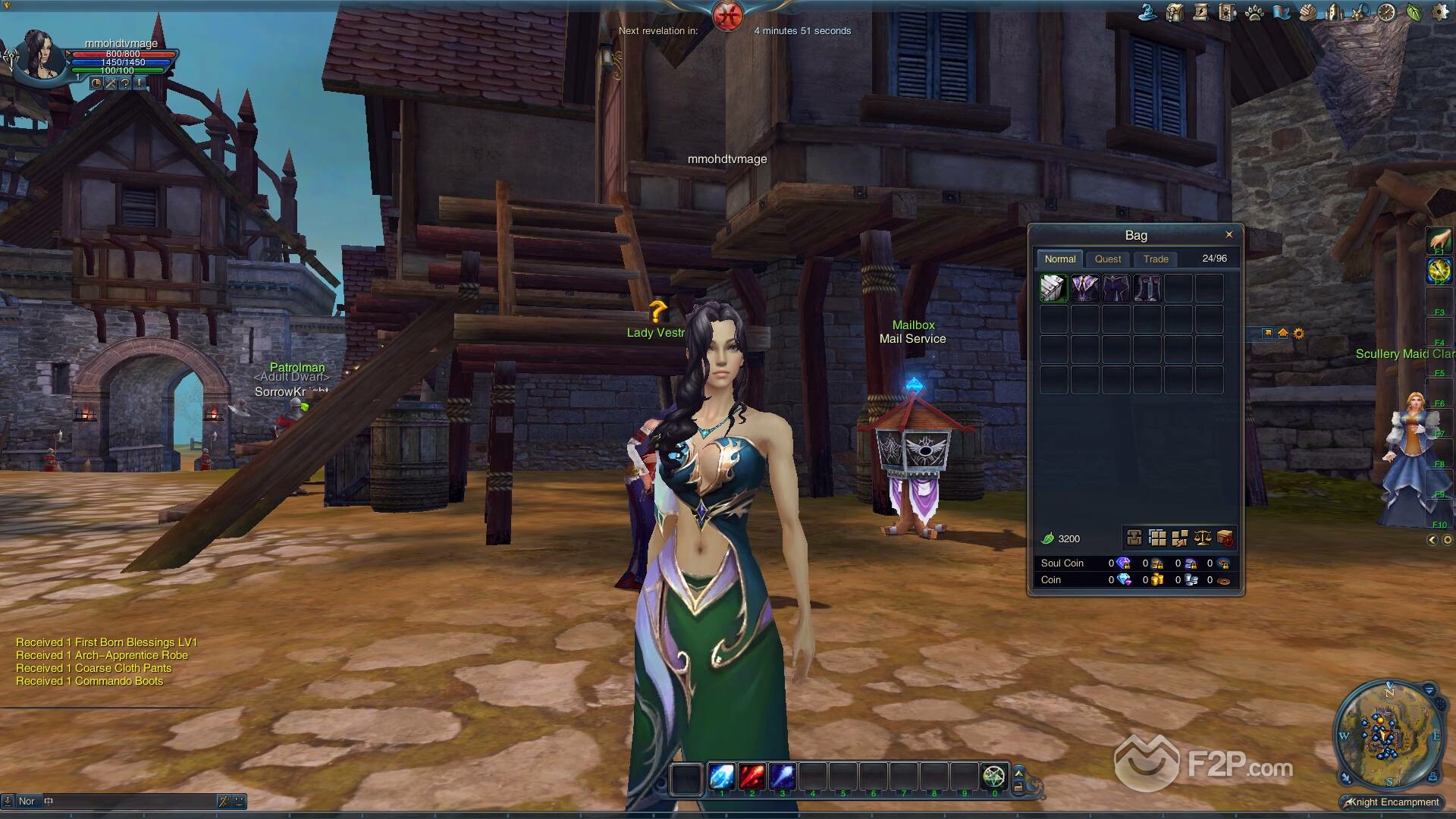Cast the red fire streak skill
This screenshot has width=1456, height=819.
pos(752,777)
